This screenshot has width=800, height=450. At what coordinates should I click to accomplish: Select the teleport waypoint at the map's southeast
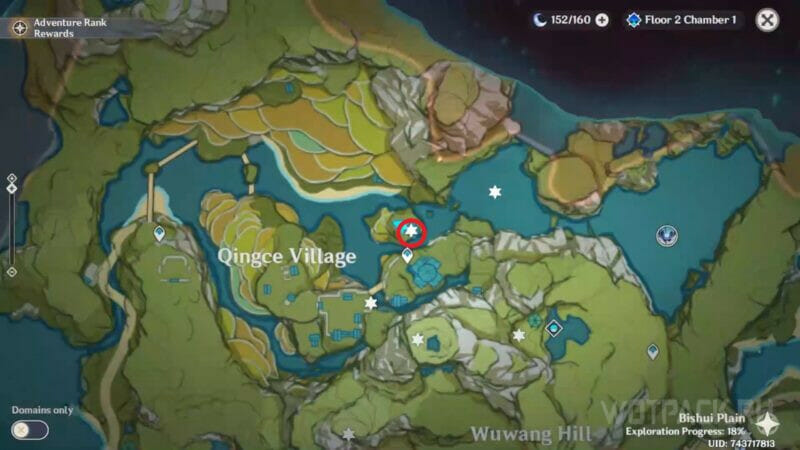[653, 351]
